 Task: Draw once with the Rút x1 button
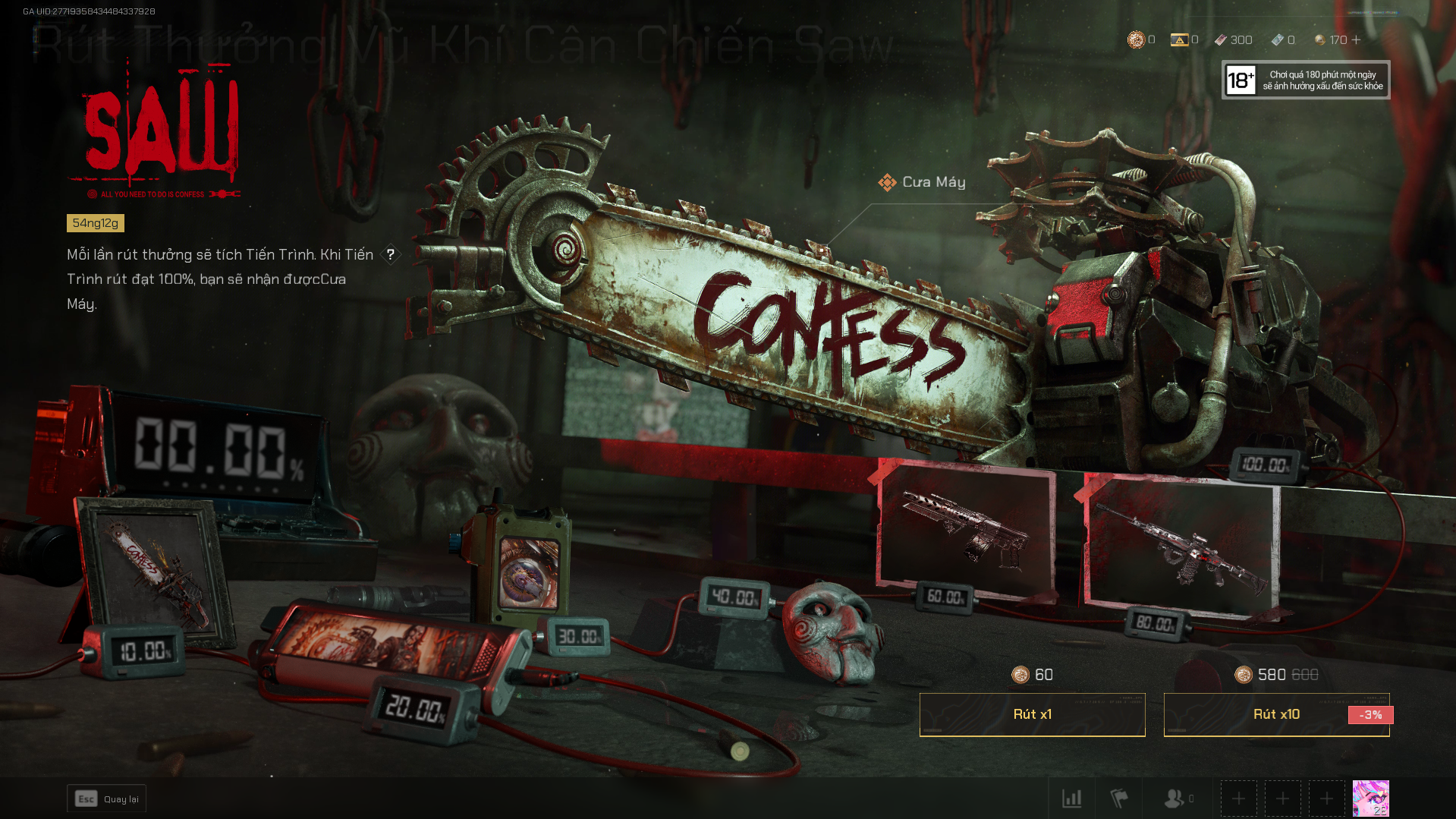coord(1032,714)
